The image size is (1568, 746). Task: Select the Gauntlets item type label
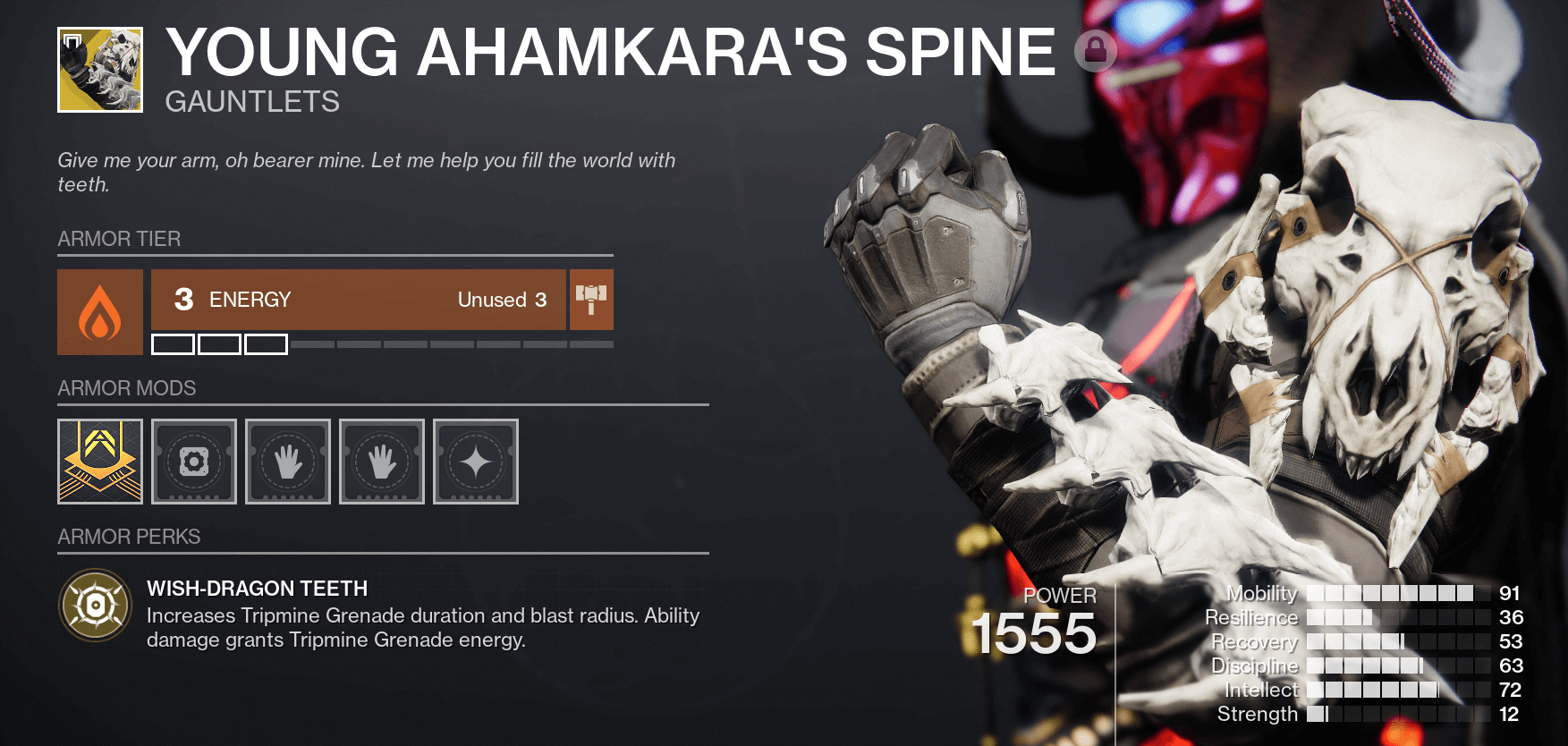[253, 102]
